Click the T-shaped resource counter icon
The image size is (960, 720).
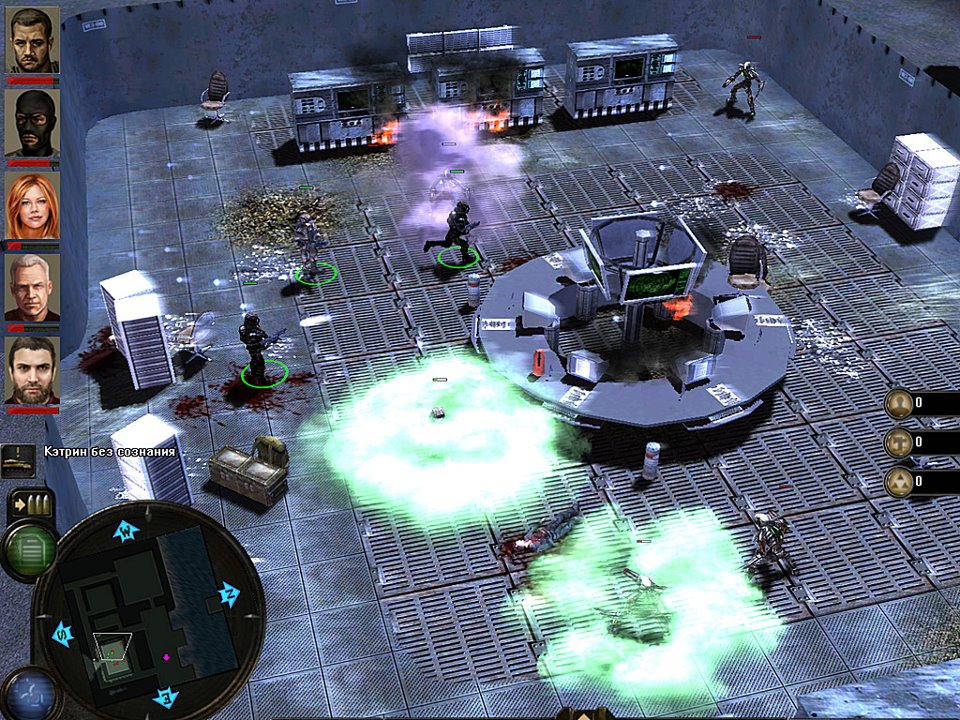[899, 442]
